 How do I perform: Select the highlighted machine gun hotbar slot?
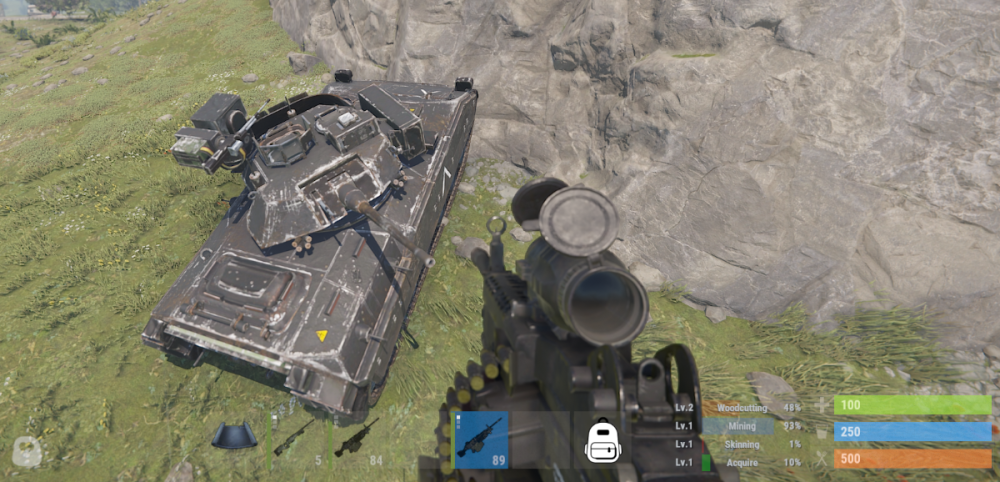481,440
